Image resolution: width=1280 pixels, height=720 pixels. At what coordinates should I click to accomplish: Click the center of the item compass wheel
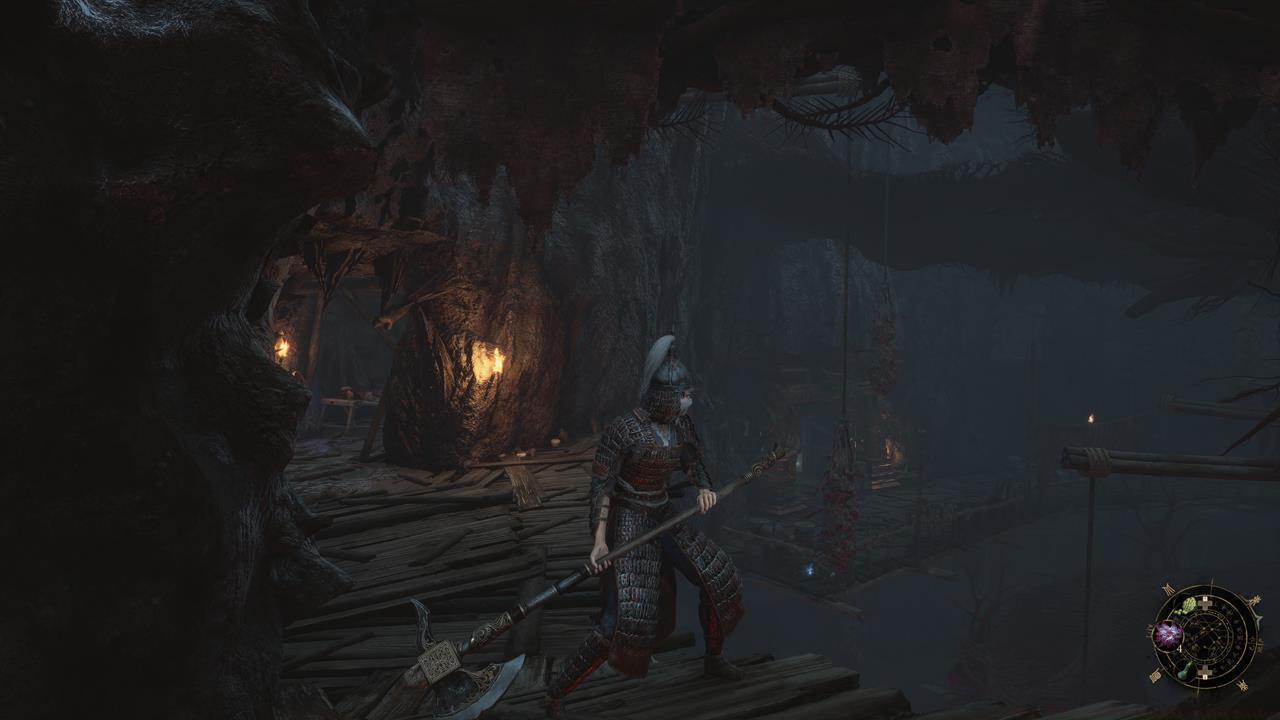pyautogui.click(x=1206, y=637)
